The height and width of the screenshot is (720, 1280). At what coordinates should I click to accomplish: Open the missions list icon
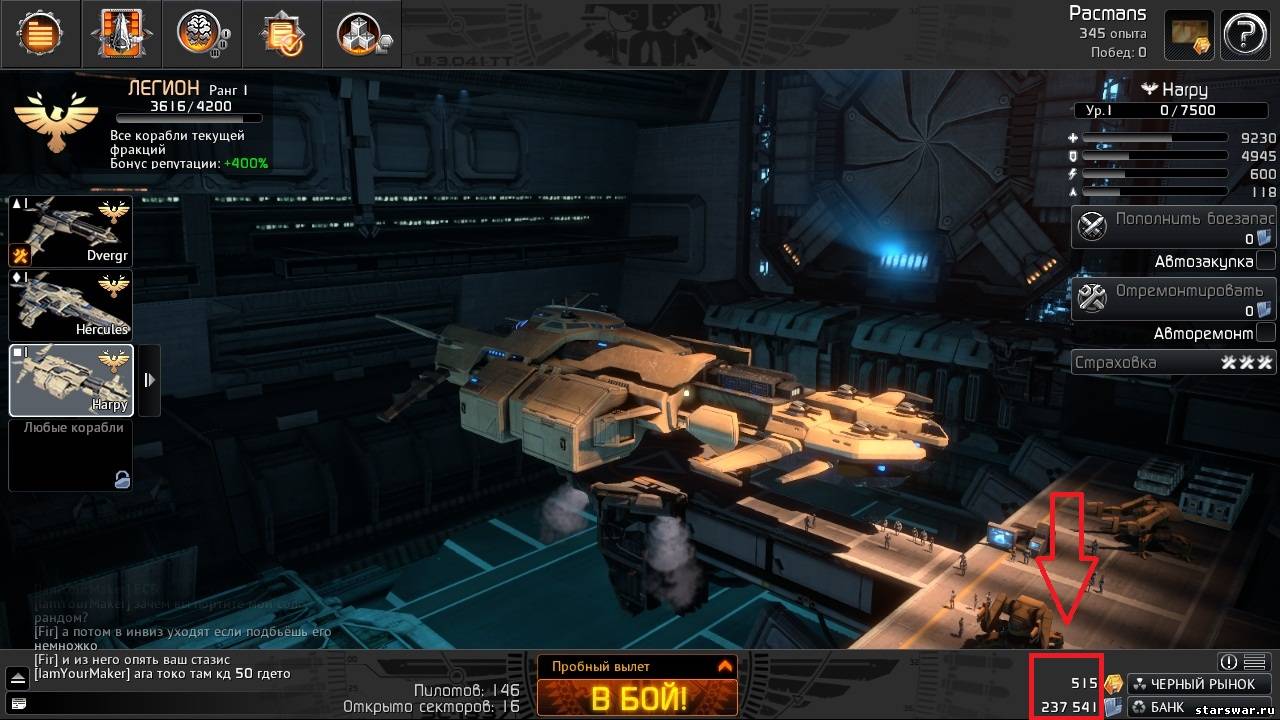[x=40, y=33]
